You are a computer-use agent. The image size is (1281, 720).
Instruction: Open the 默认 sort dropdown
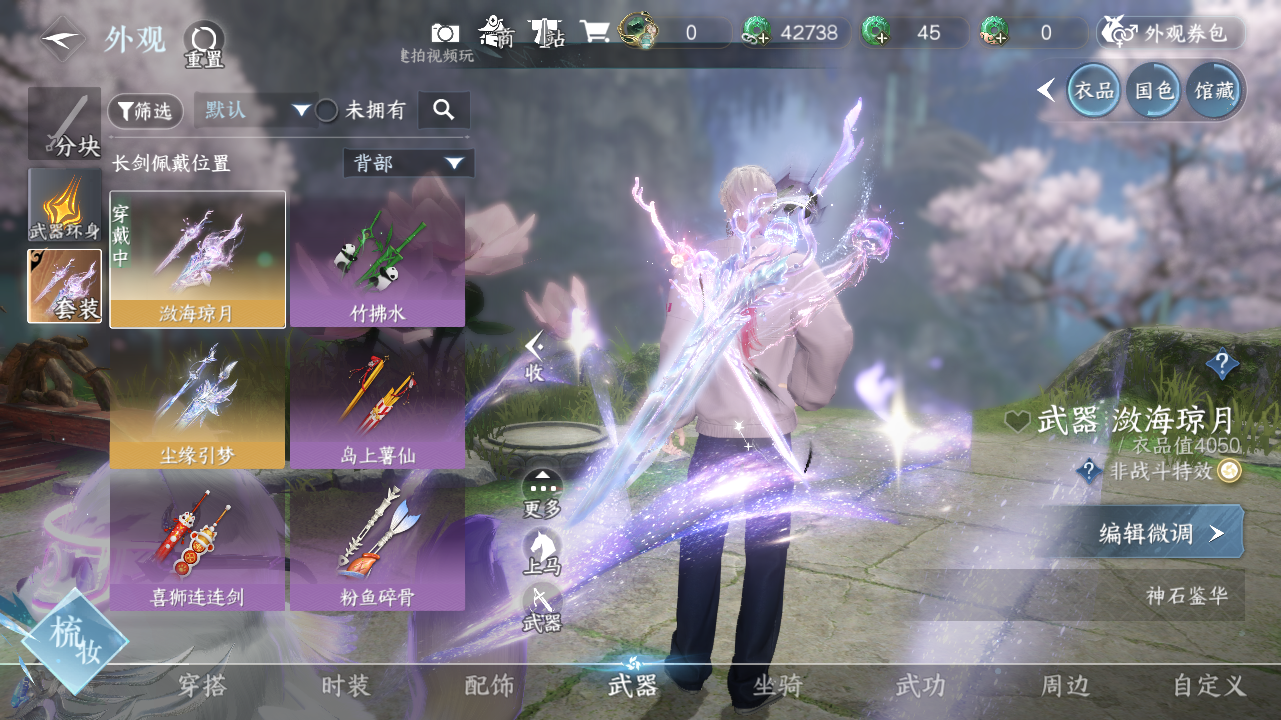[x=256, y=110]
